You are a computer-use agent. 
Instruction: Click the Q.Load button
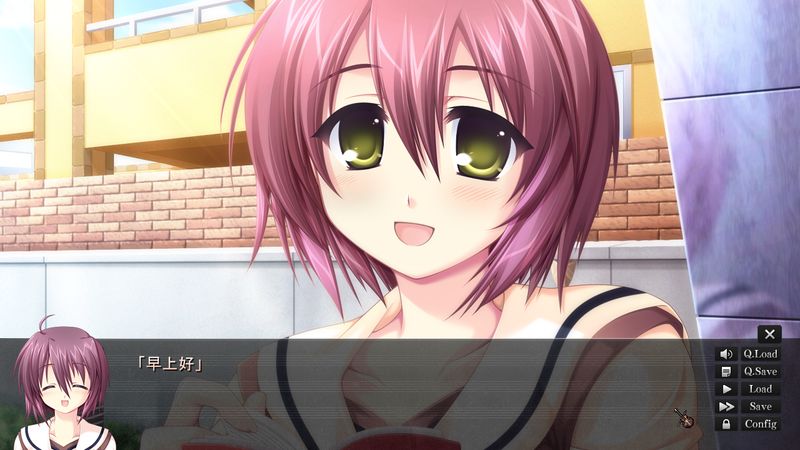point(760,353)
